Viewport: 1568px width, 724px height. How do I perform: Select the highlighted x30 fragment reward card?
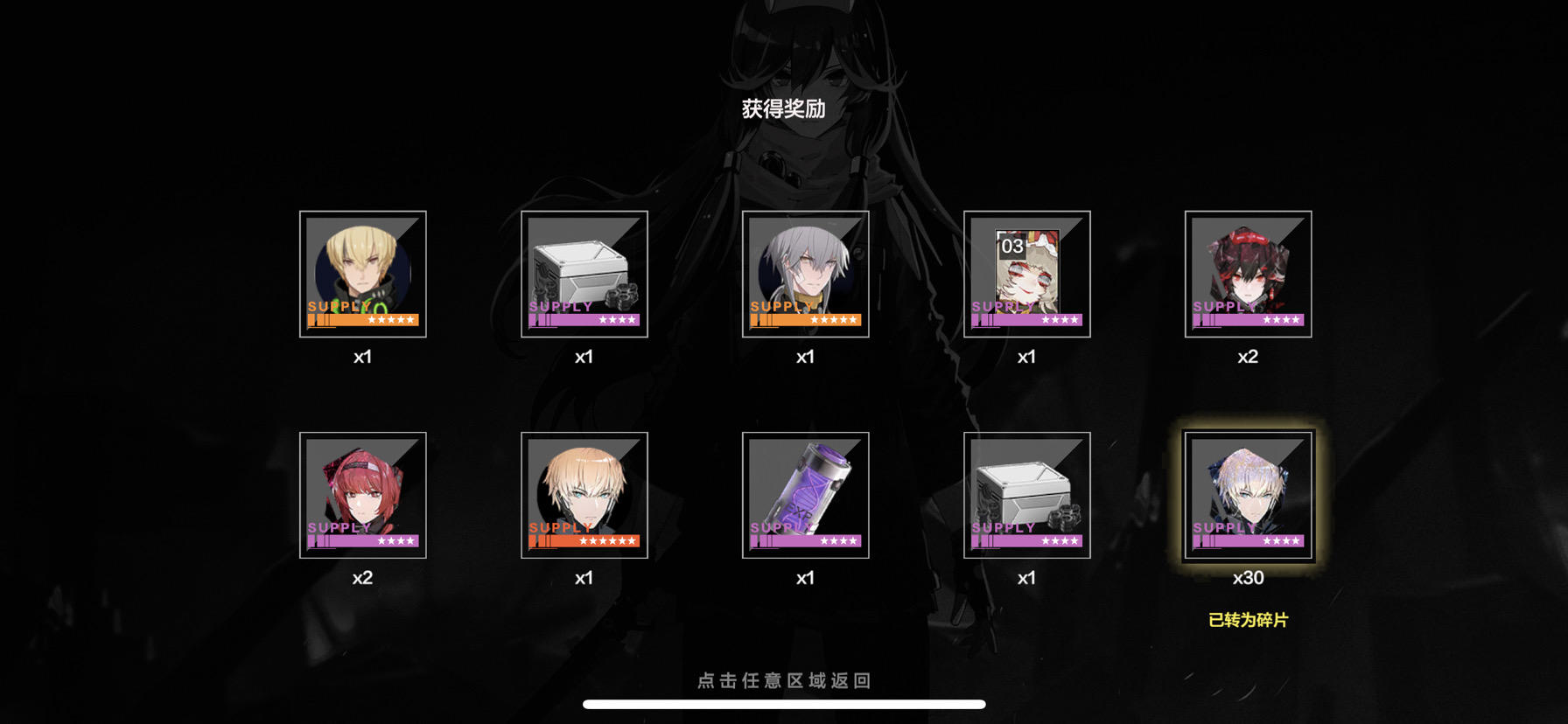coord(1249,495)
